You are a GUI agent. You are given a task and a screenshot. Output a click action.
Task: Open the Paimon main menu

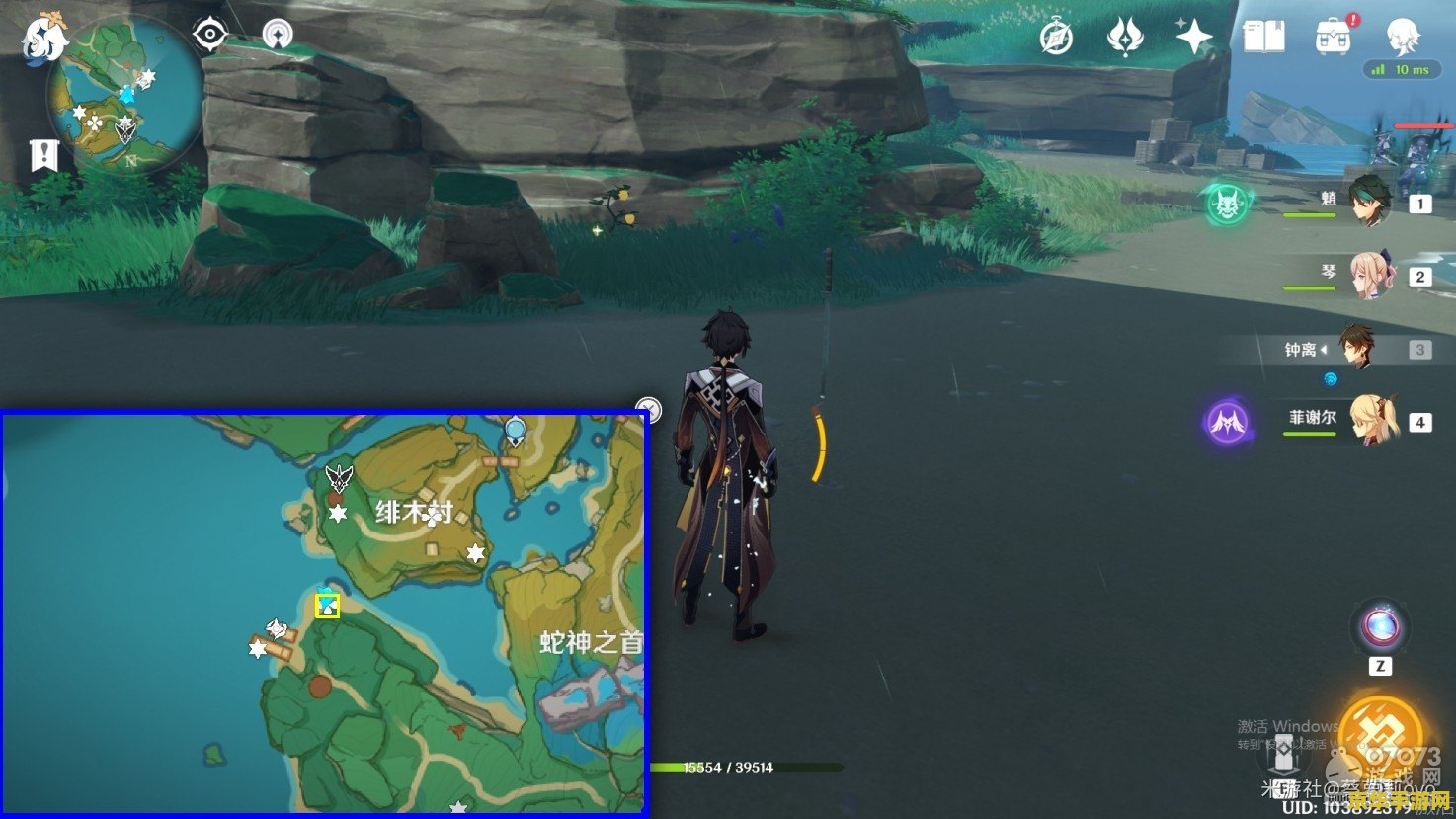tap(44, 38)
